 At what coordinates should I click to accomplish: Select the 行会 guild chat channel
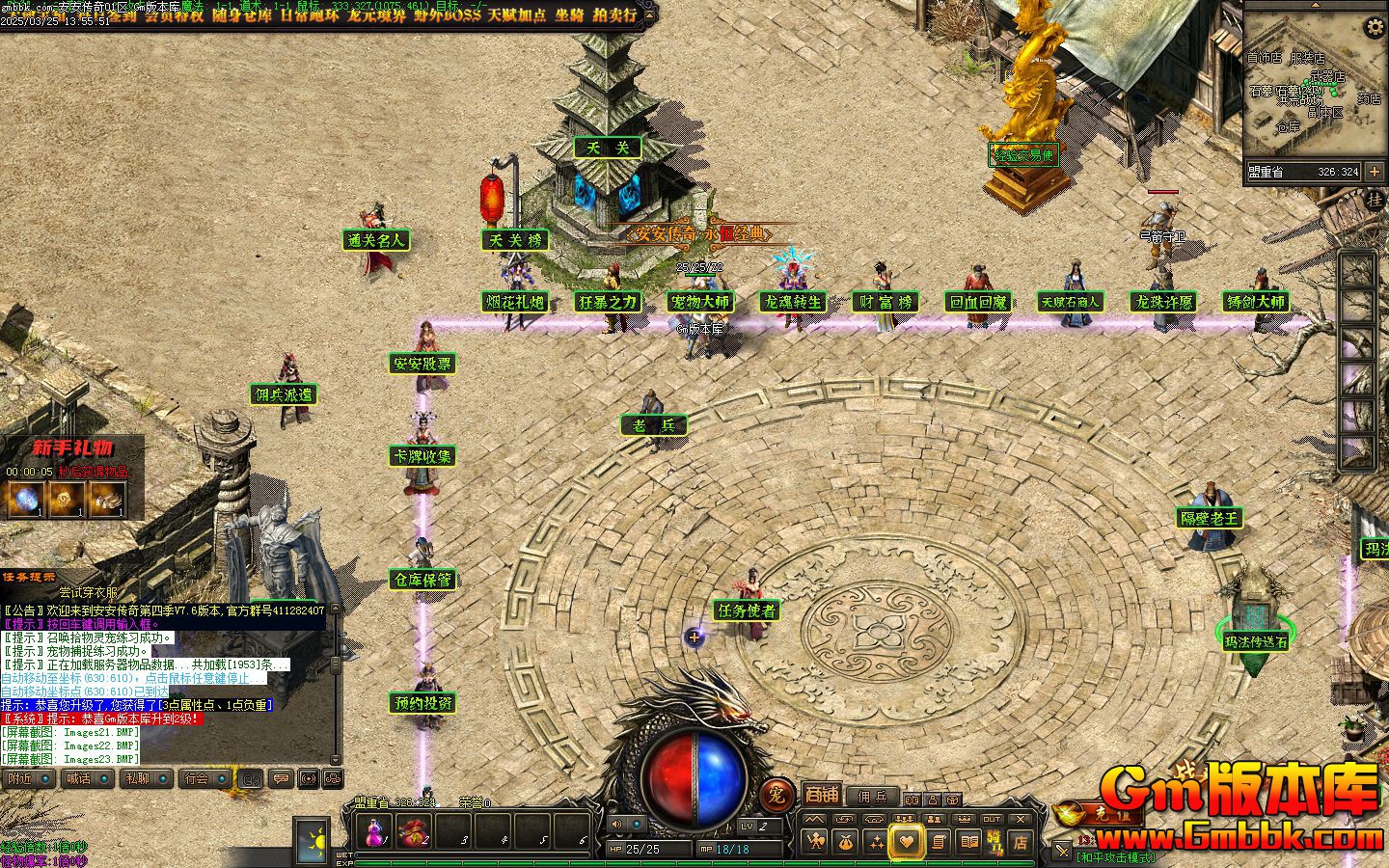click(x=203, y=778)
